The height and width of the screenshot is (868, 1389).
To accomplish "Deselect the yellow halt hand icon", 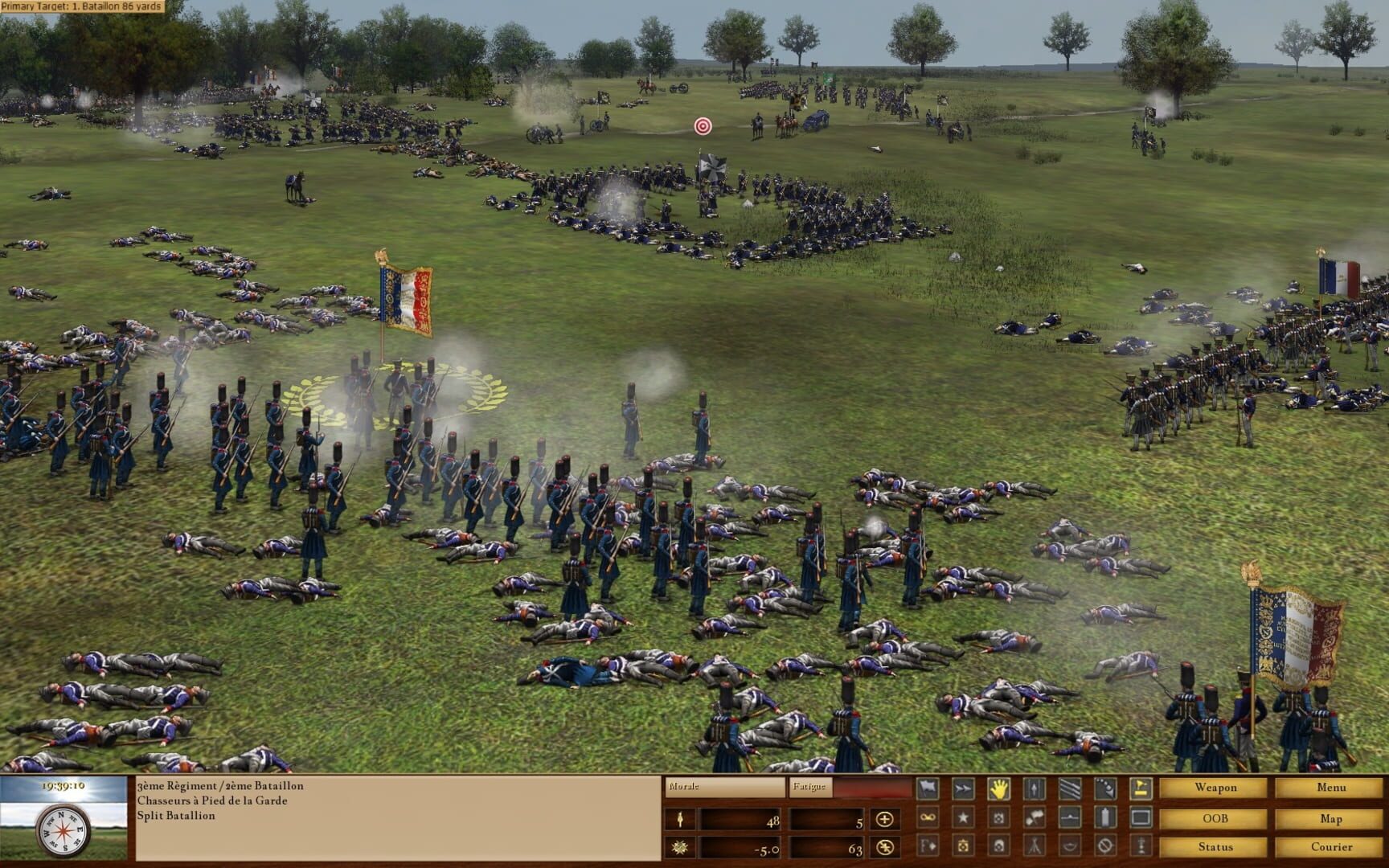I will [x=998, y=788].
